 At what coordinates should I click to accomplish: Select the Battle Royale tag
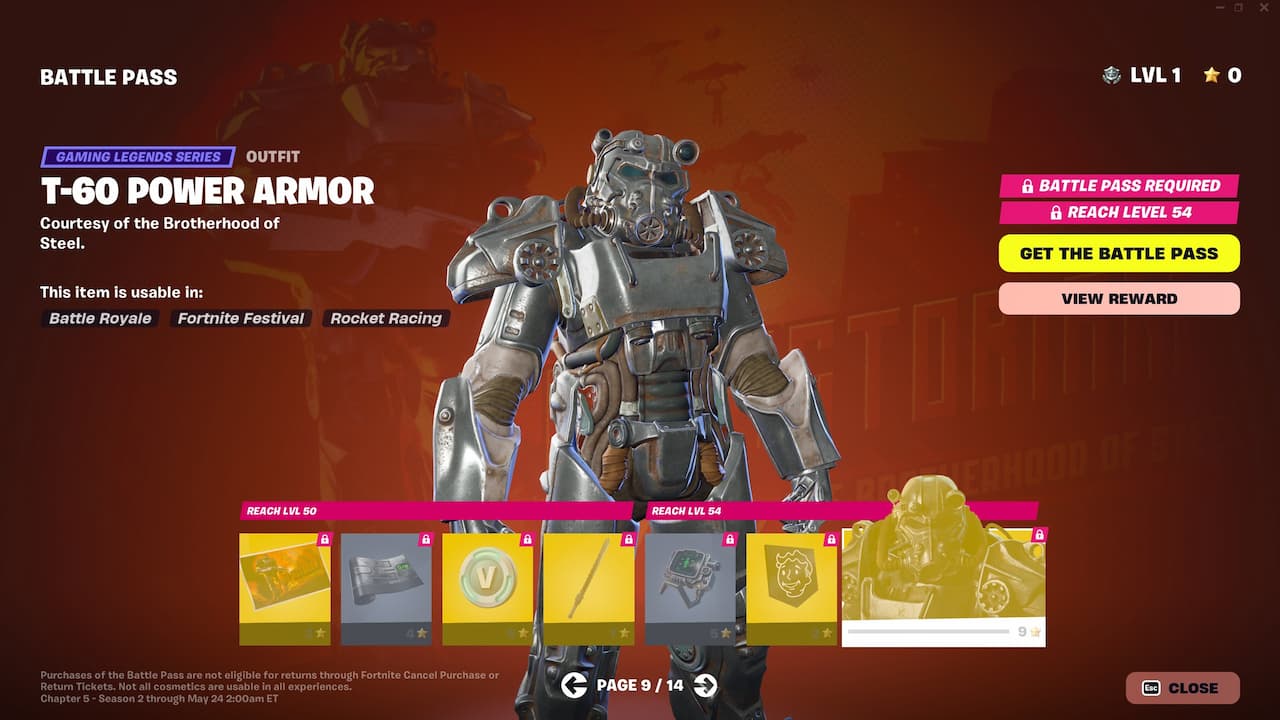click(x=99, y=318)
